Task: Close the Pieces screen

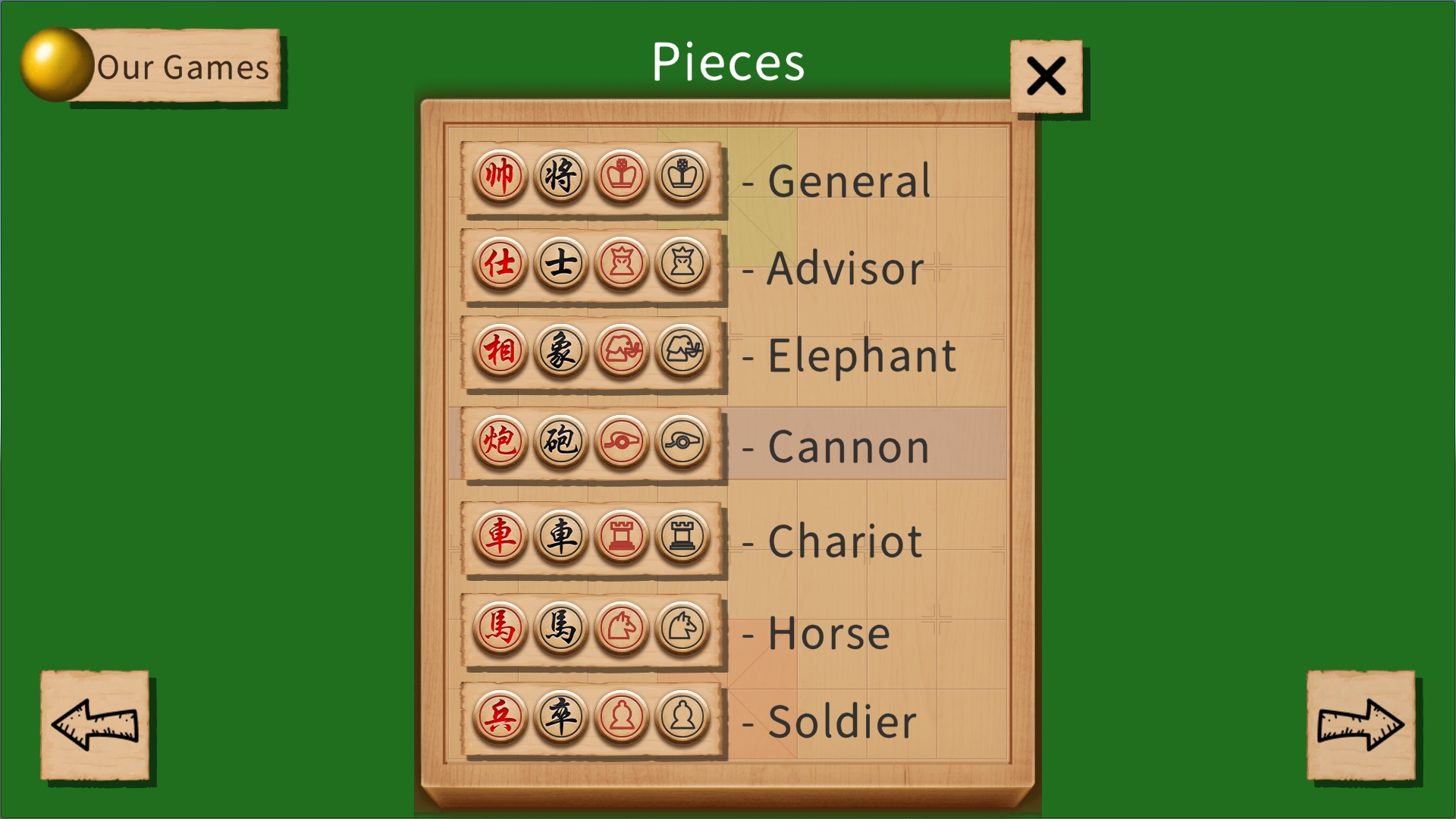Action: coord(1047,76)
